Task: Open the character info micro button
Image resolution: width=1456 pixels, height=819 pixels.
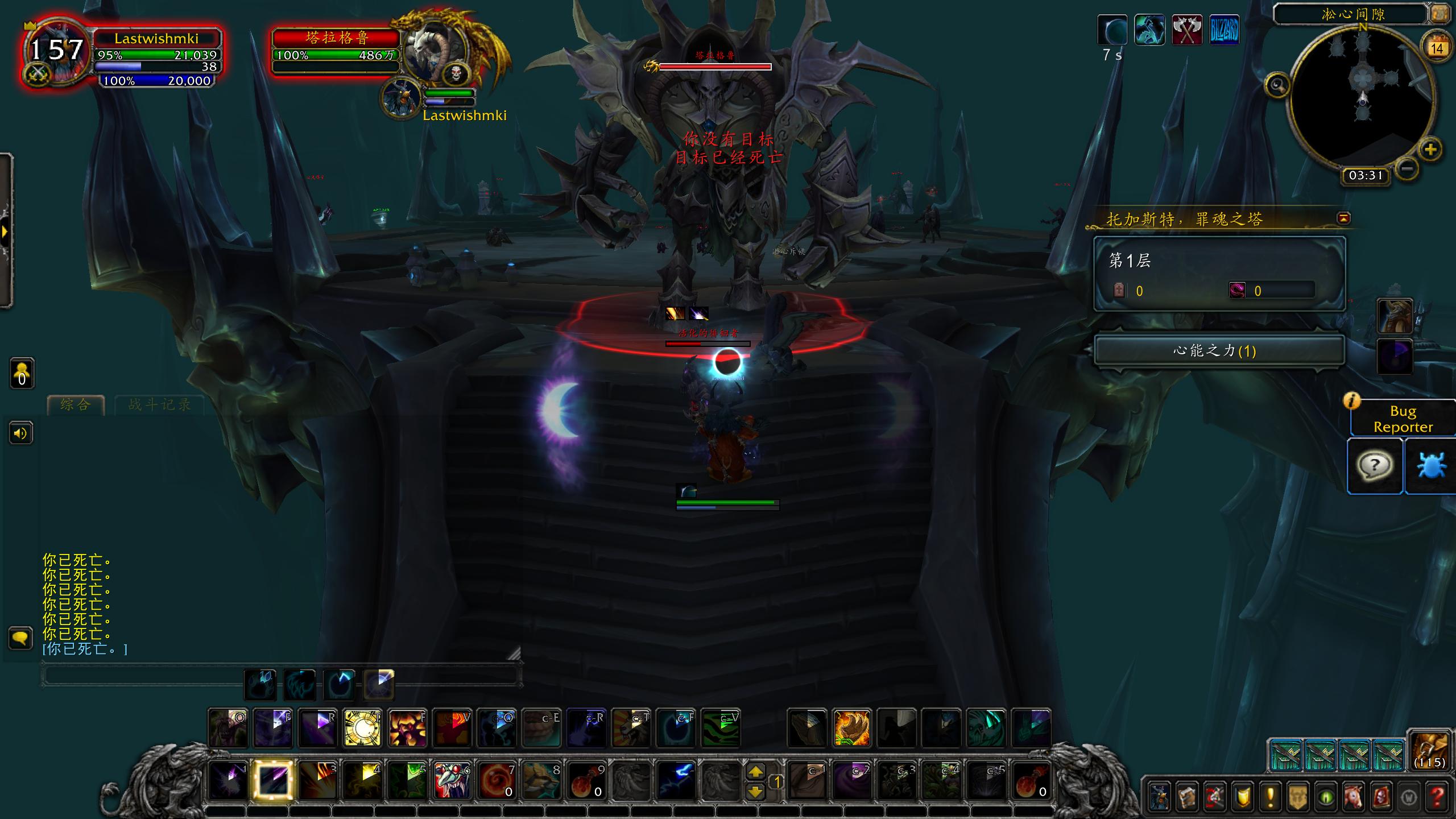Action: click(1159, 797)
